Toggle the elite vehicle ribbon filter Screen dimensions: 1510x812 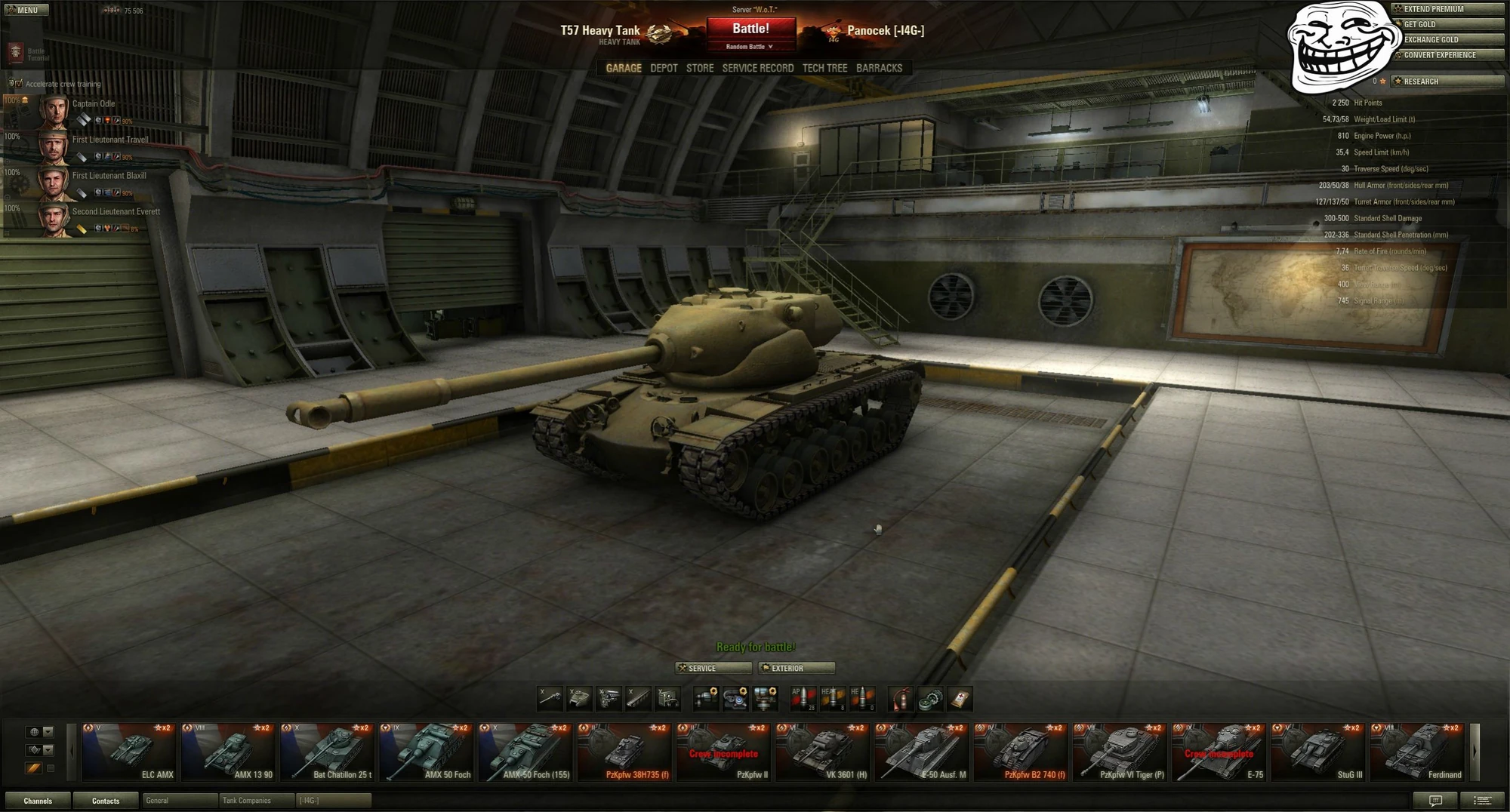tap(32, 768)
